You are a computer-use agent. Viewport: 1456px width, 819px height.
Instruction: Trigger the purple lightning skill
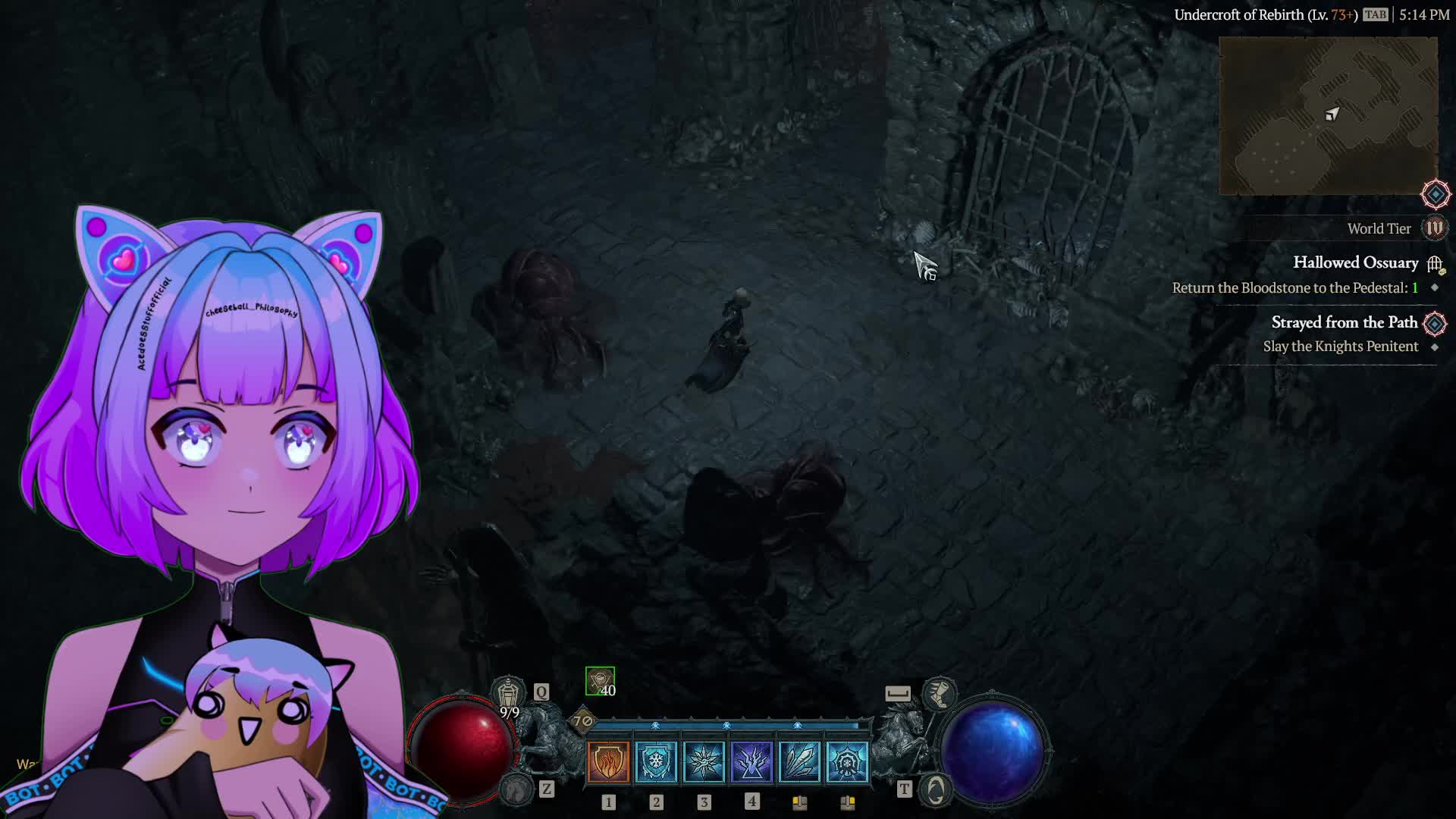(752, 761)
